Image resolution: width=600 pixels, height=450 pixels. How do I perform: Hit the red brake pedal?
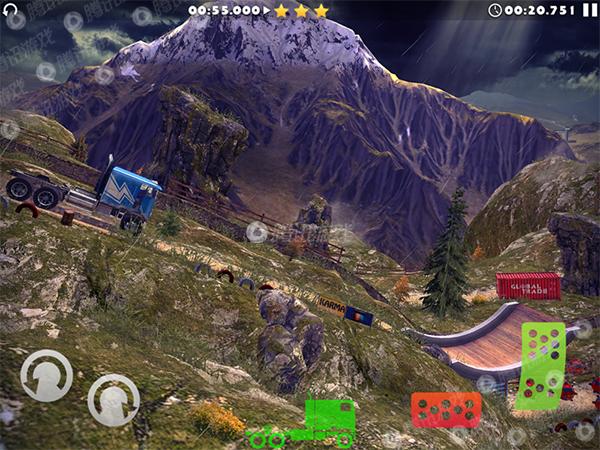click(x=446, y=409)
